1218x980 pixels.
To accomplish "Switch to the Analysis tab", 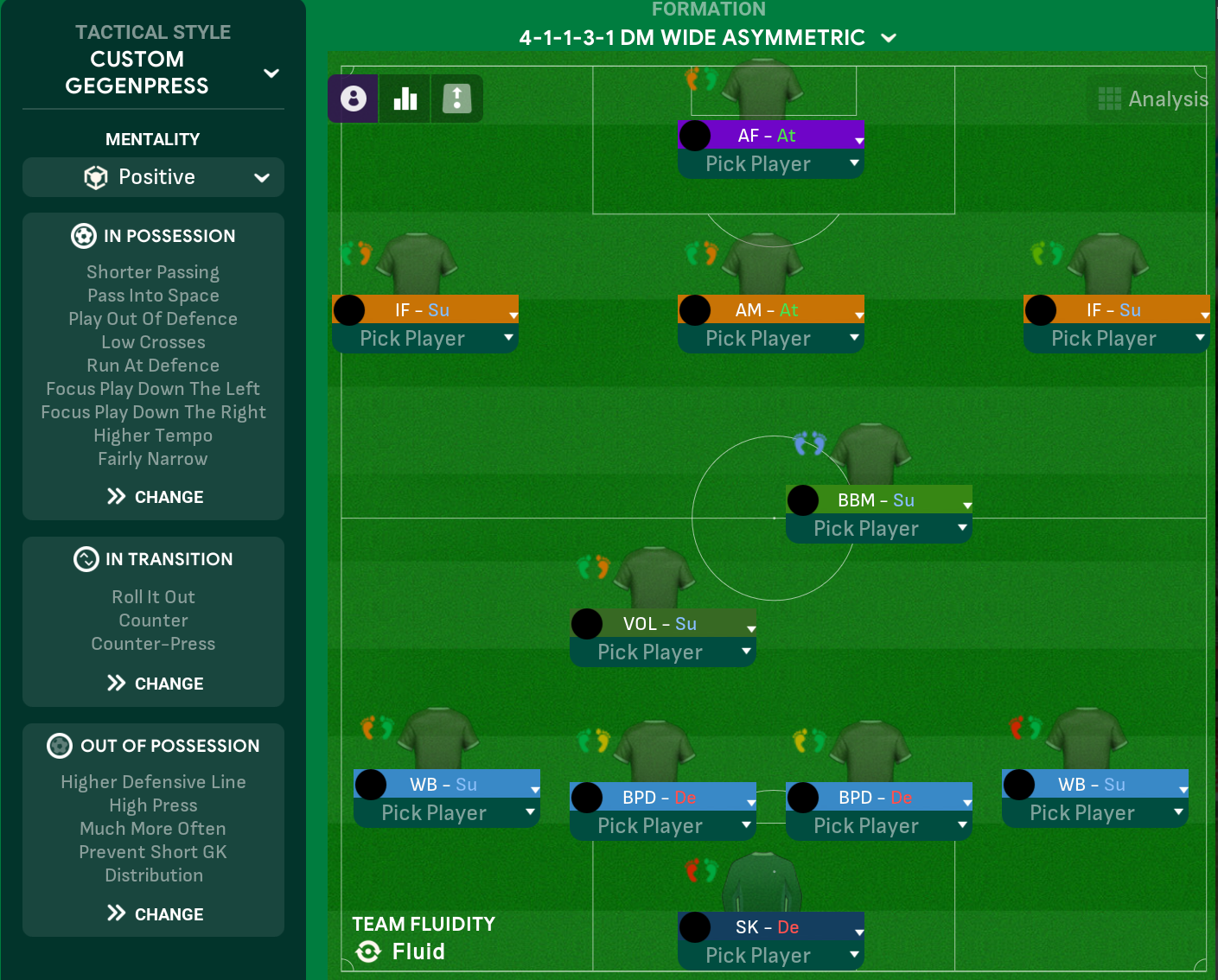I will (1169, 99).
